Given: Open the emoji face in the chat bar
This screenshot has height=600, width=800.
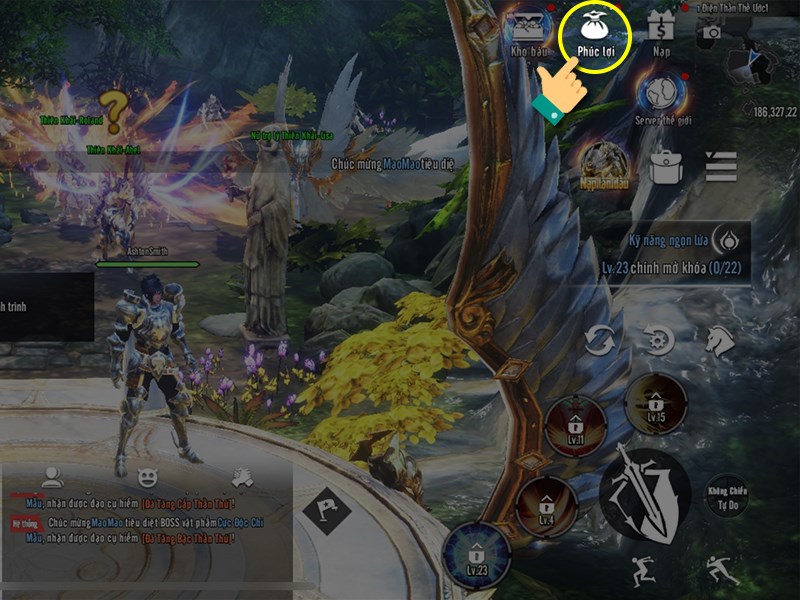Looking at the screenshot, I should [146, 477].
